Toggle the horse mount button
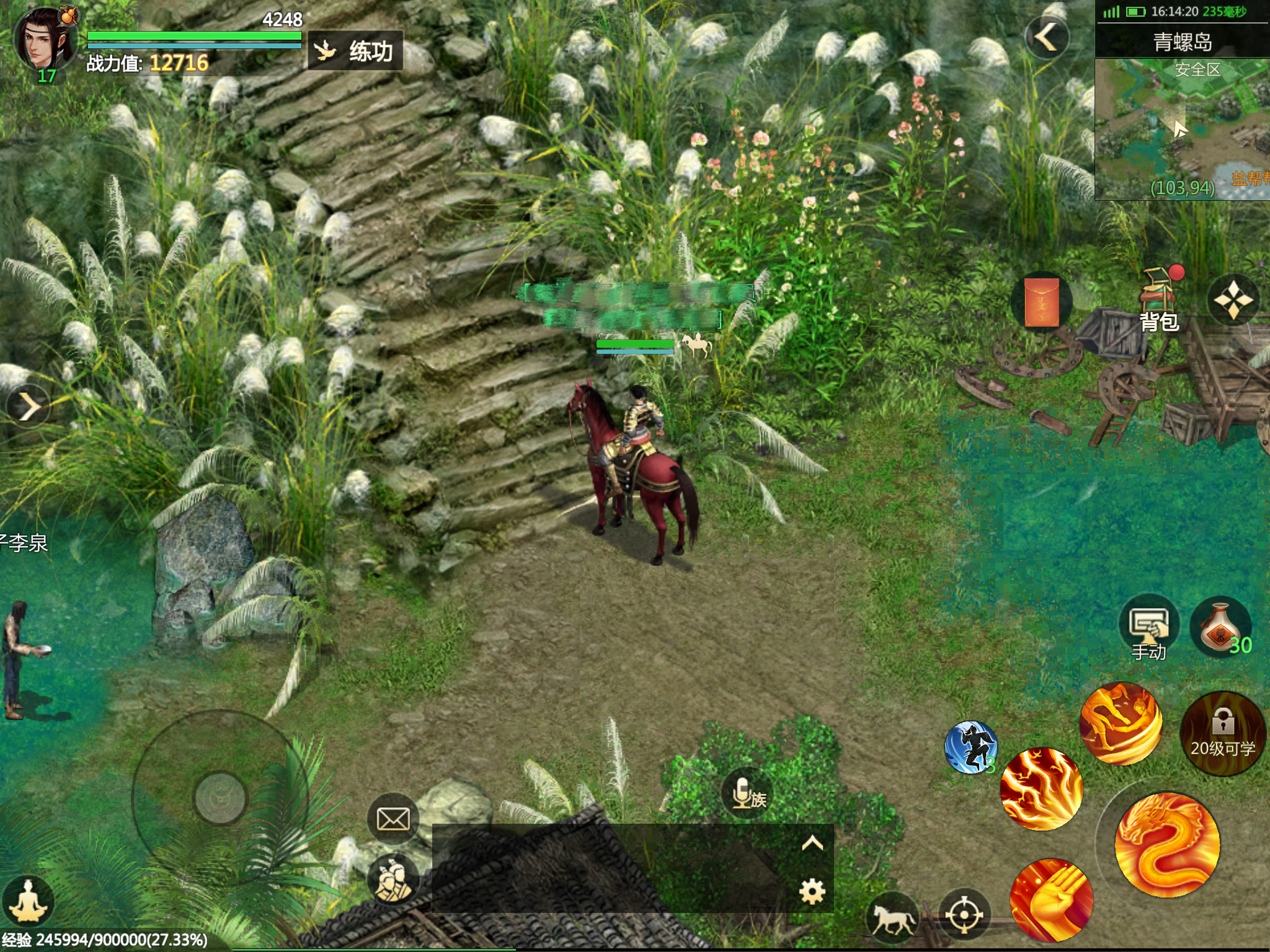Viewport: 1270px width, 952px height. (892, 917)
